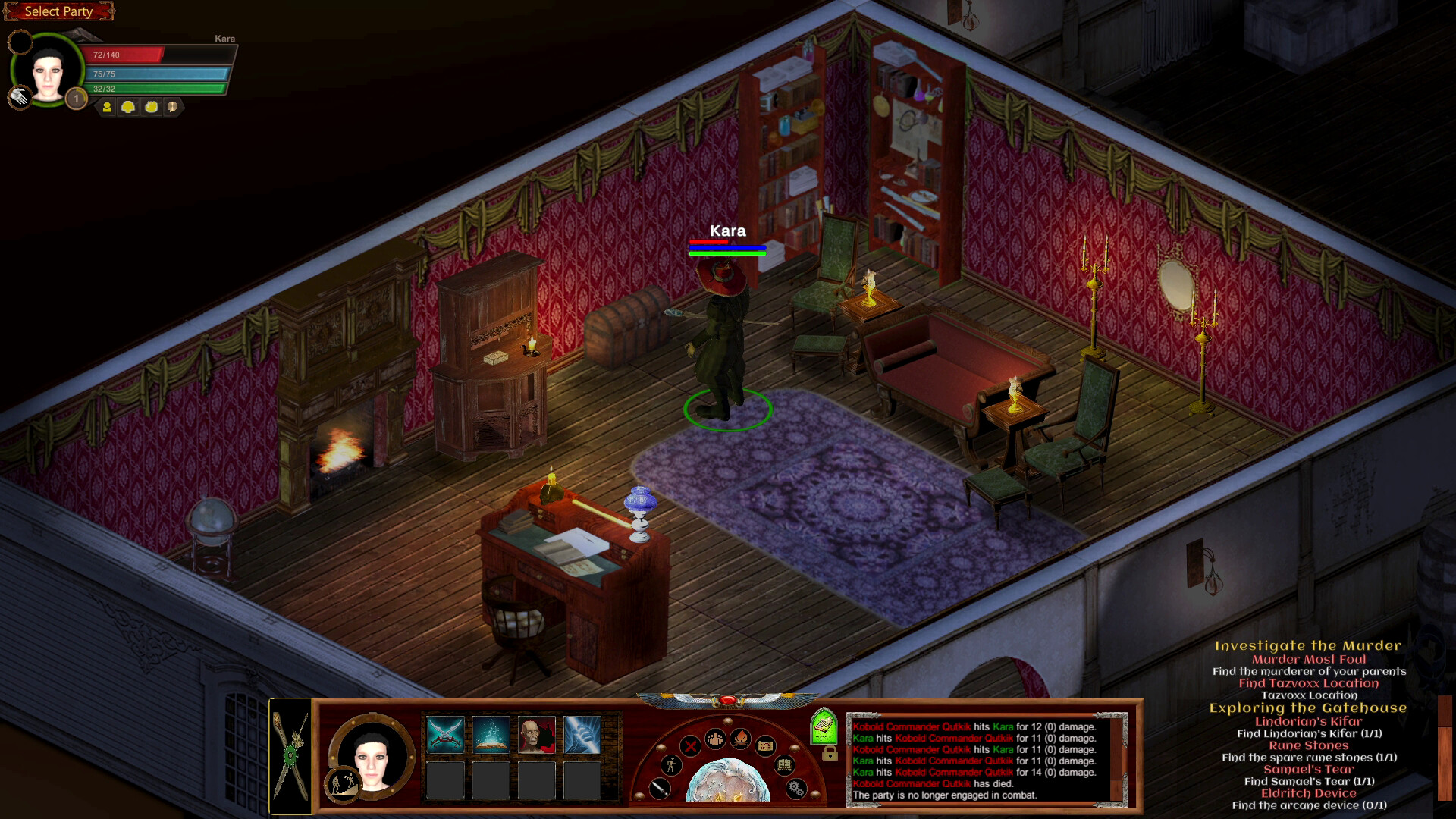
Task: Click Kara's red health bar showing 72/140
Action: (x=125, y=55)
